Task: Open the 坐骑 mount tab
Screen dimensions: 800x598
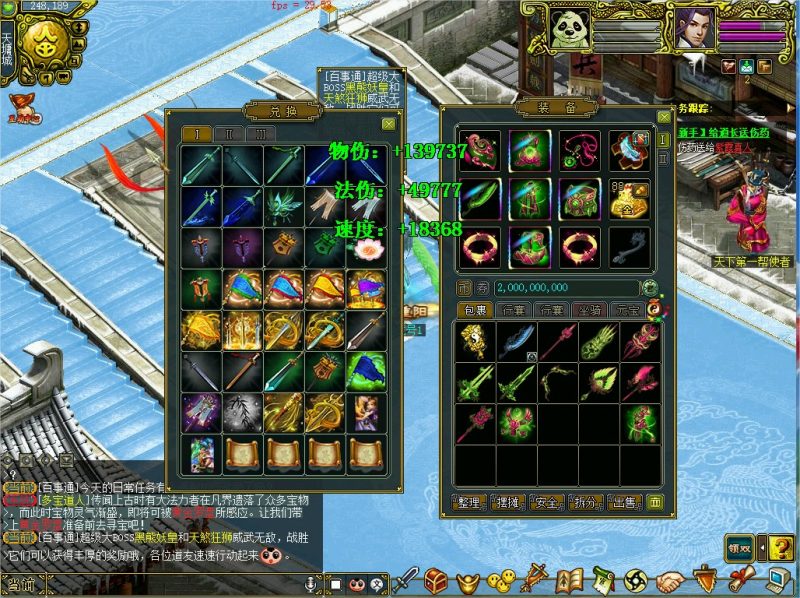Action: pos(592,311)
